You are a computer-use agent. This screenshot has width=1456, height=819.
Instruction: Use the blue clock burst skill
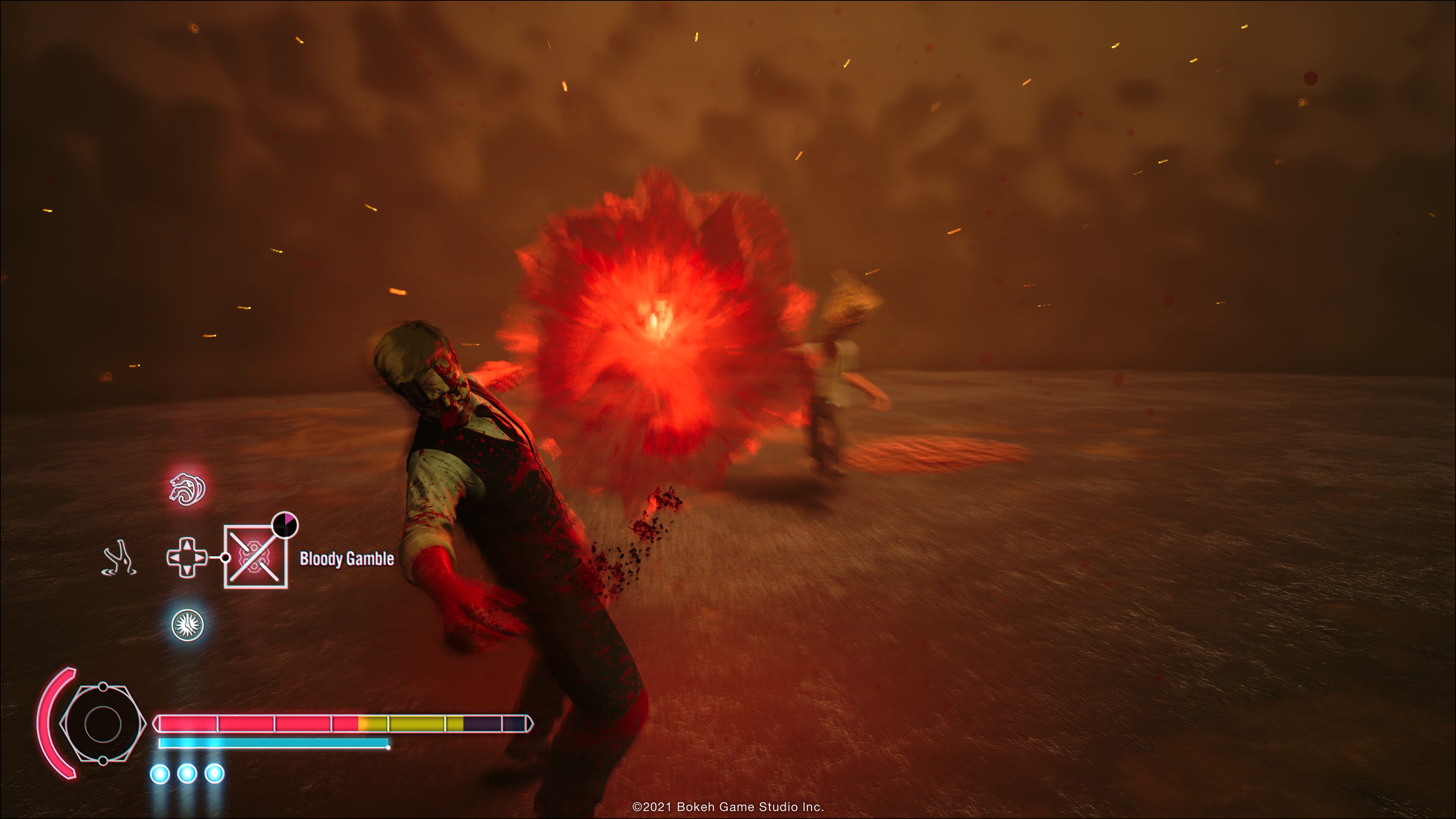coord(188,624)
